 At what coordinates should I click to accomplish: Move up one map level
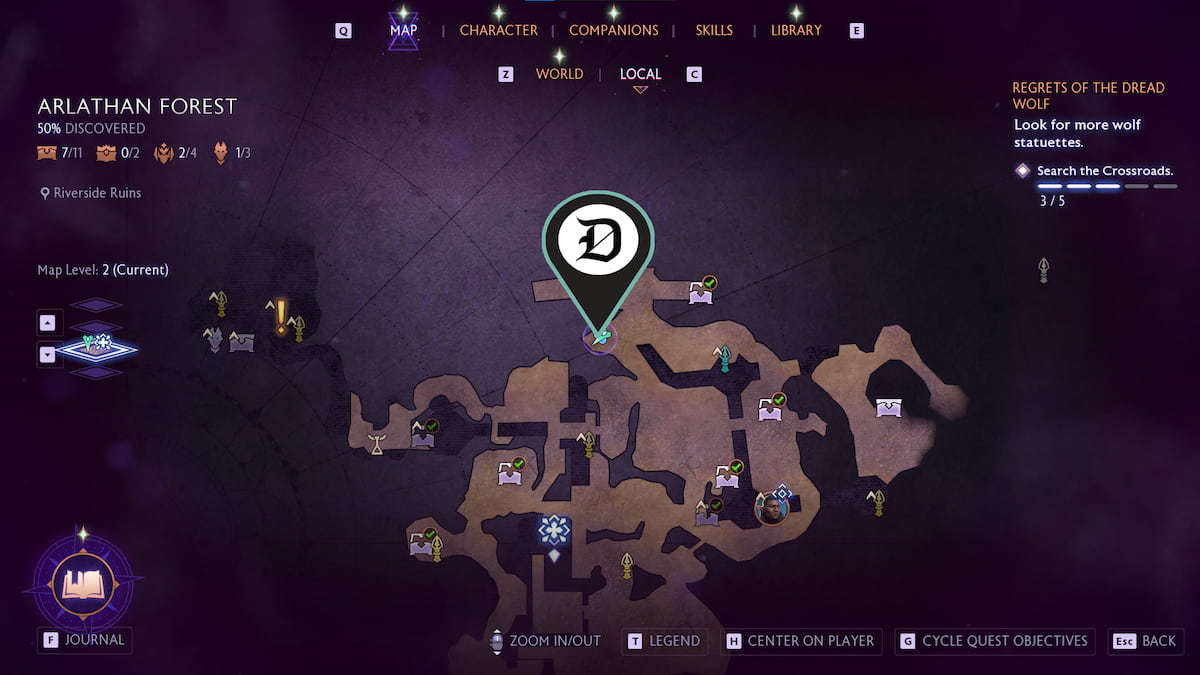48,322
